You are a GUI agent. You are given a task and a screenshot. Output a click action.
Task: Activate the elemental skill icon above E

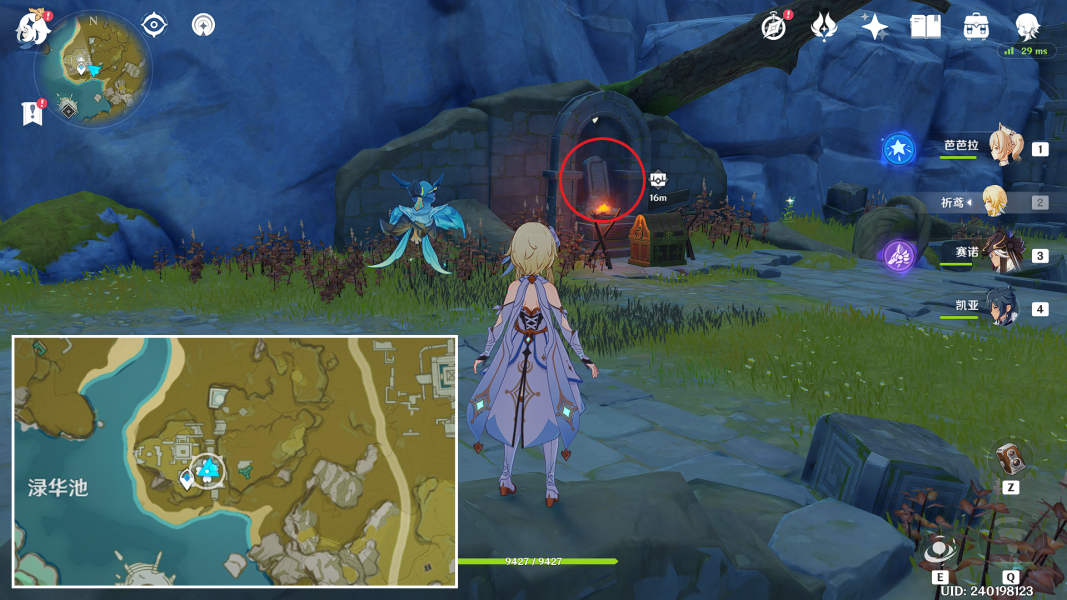(x=940, y=550)
